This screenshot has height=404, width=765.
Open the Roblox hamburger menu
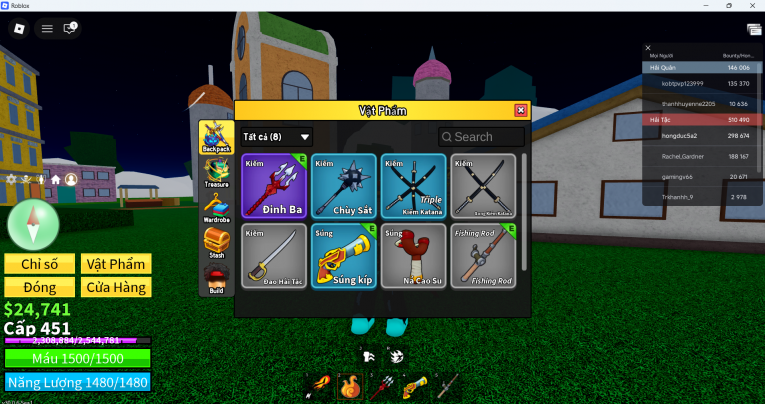coord(46,29)
